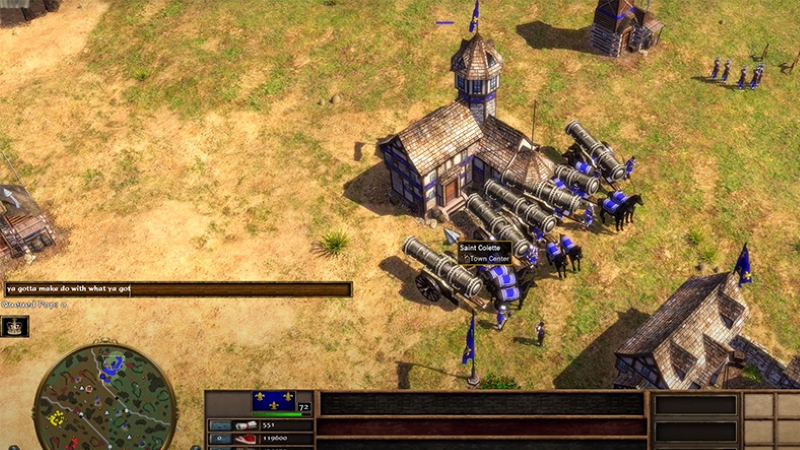Select the crown icon button

click(x=15, y=326)
